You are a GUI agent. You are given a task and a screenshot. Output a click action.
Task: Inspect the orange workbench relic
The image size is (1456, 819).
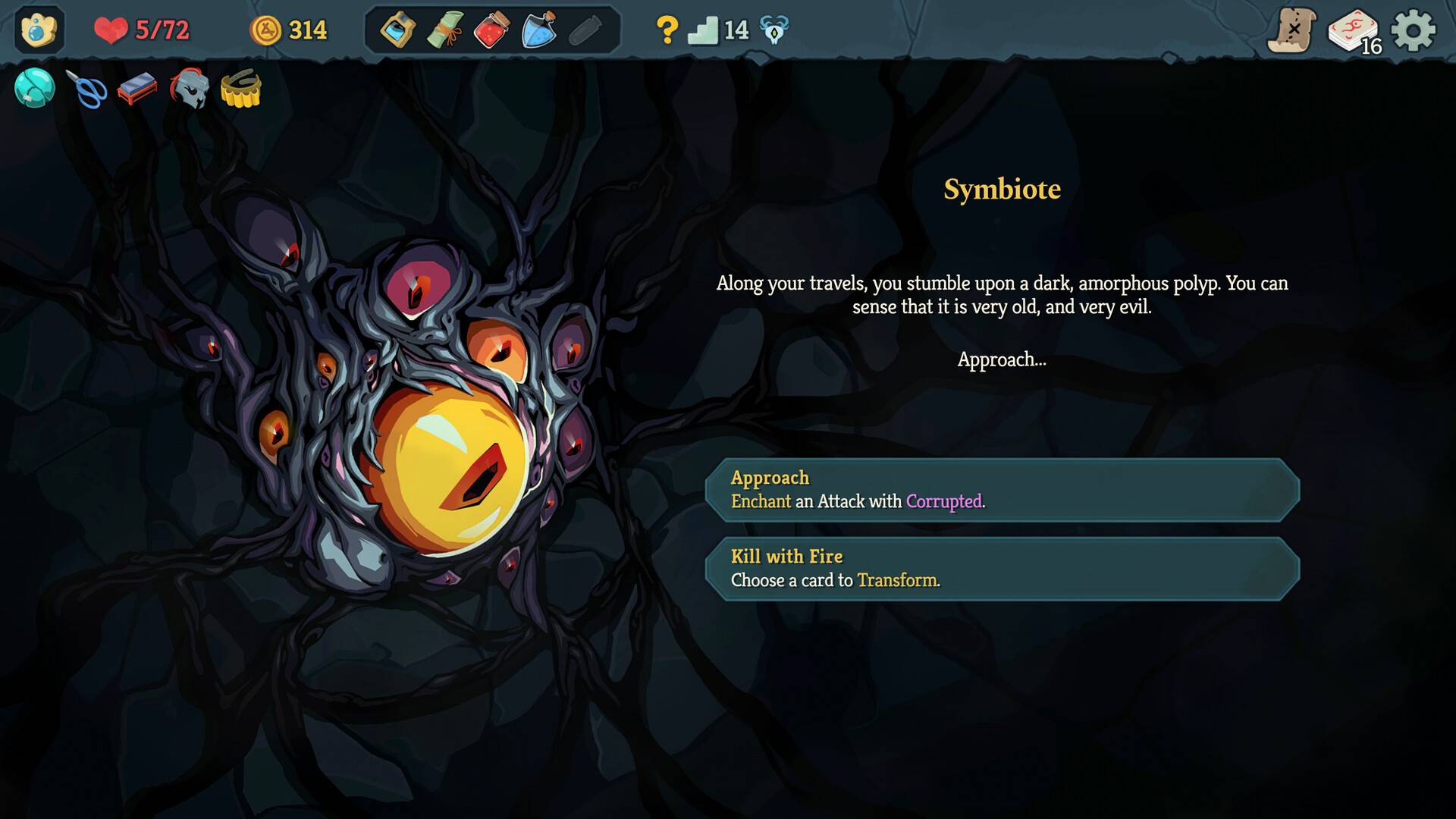[x=138, y=89]
